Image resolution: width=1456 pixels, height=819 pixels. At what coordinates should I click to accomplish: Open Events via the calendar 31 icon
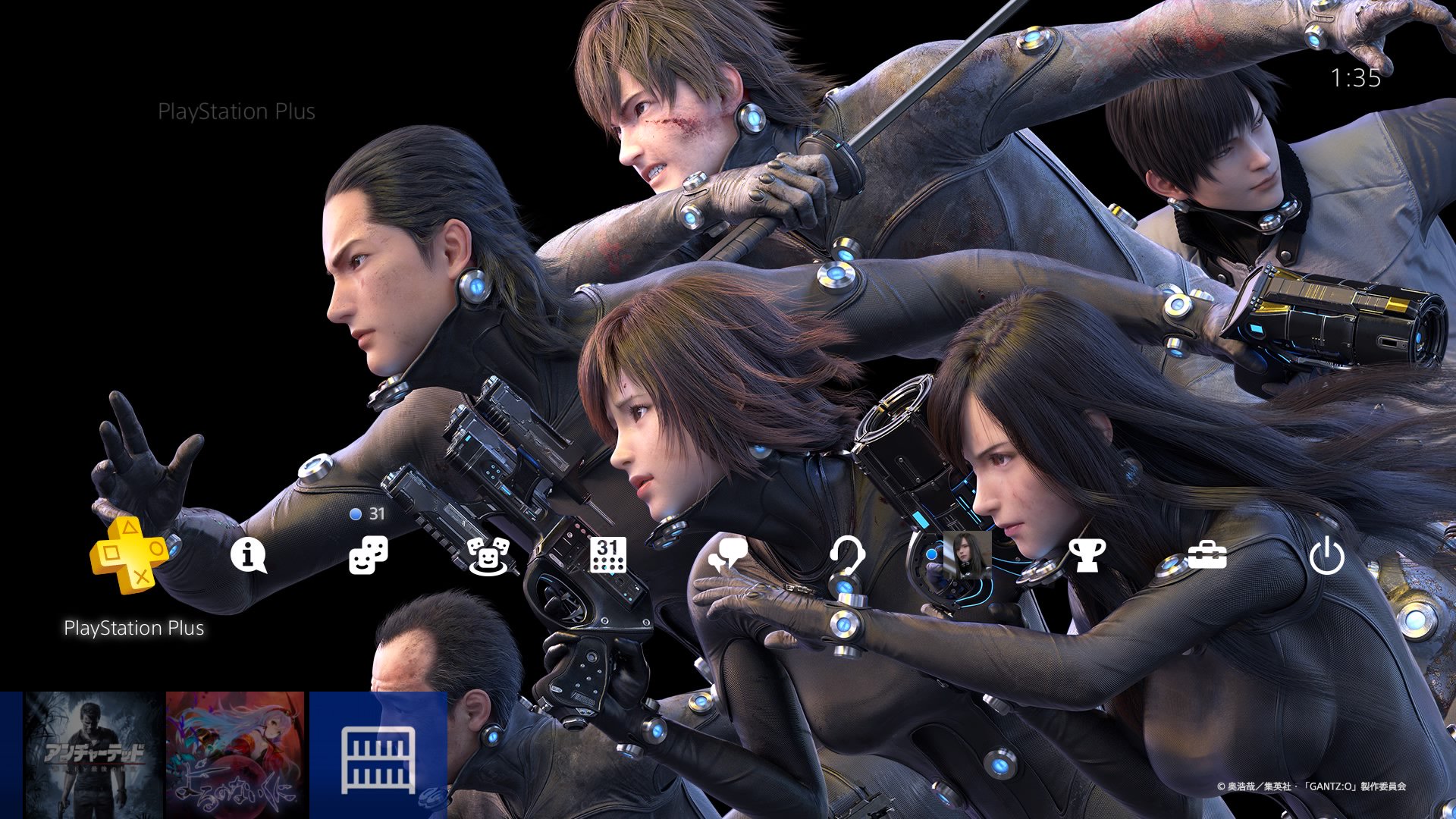(x=609, y=556)
